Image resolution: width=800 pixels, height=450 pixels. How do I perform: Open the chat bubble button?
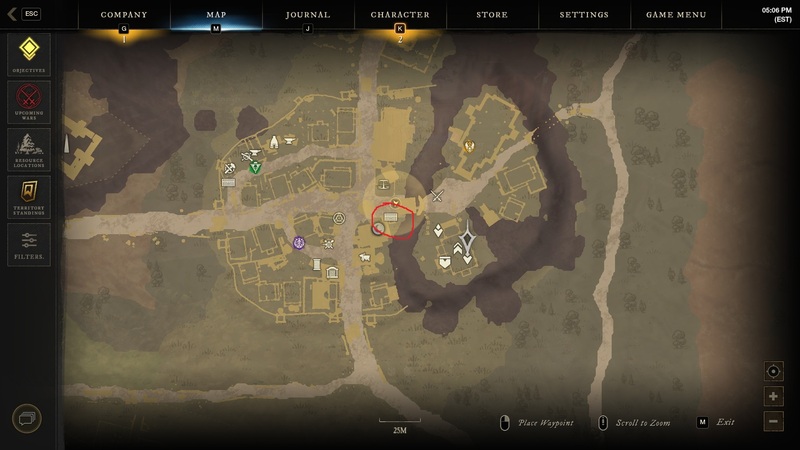click(x=27, y=419)
